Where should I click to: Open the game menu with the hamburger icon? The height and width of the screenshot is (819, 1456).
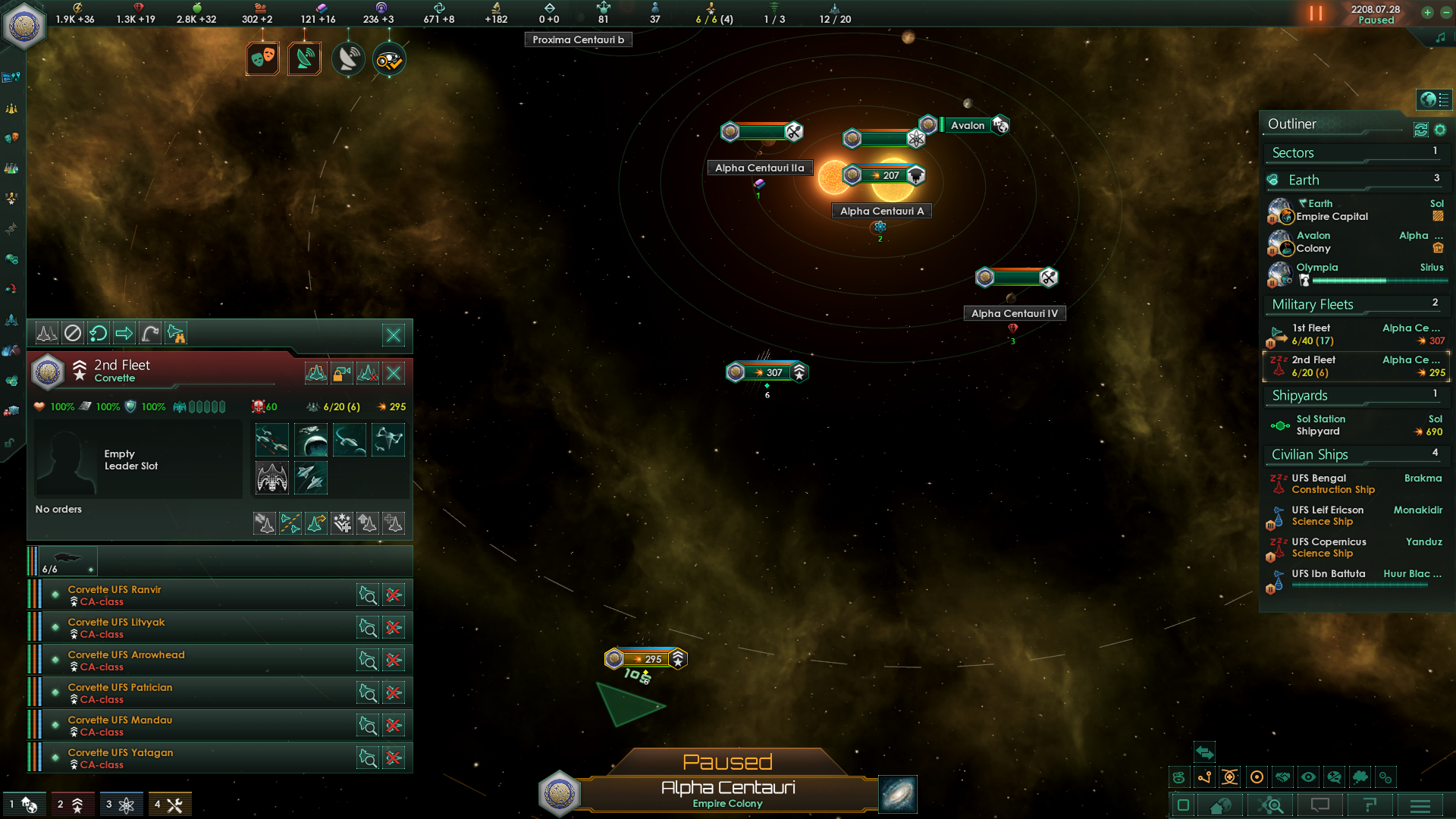pos(1419,805)
